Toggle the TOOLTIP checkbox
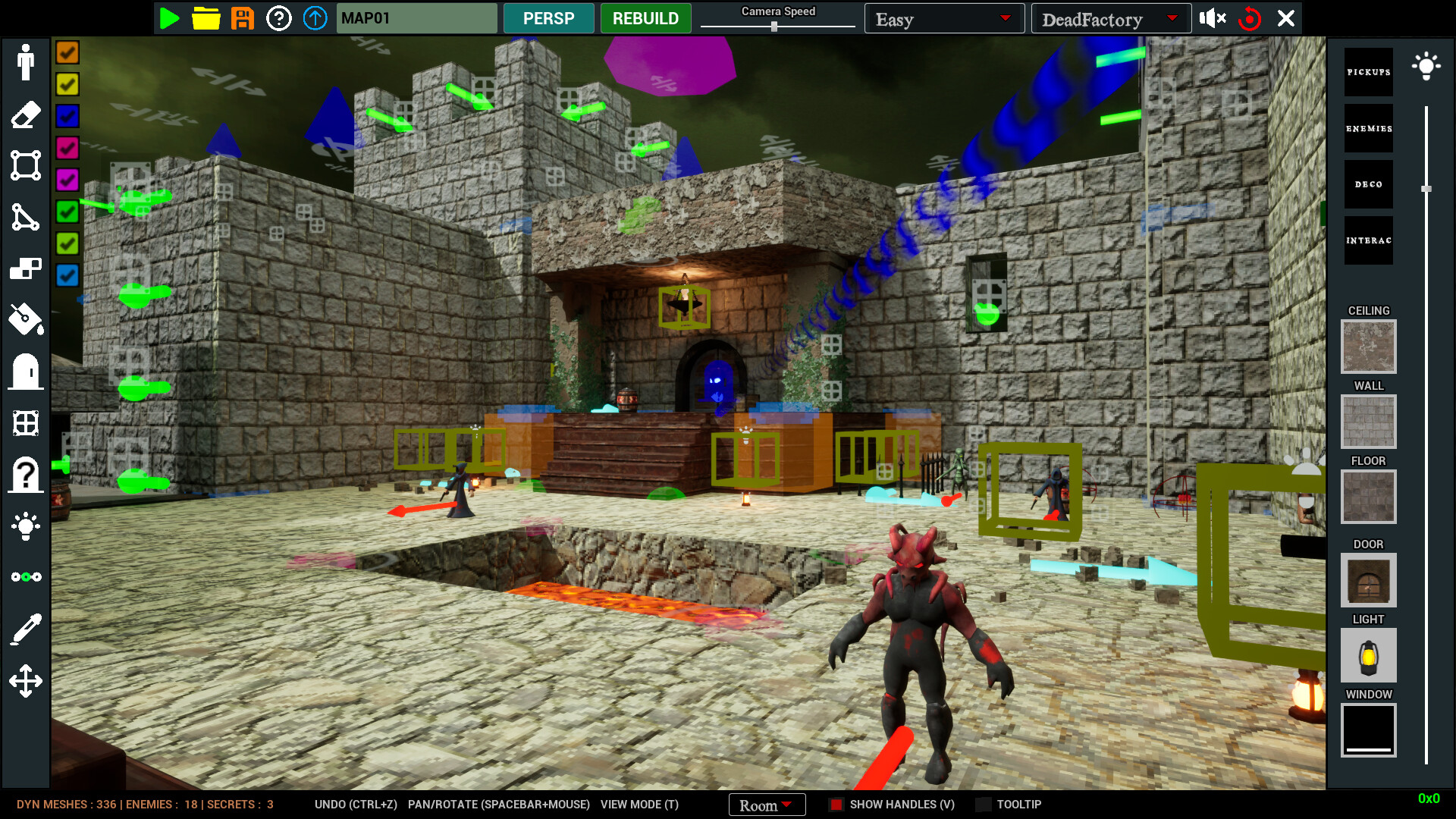1456x819 pixels. tap(984, 805)
